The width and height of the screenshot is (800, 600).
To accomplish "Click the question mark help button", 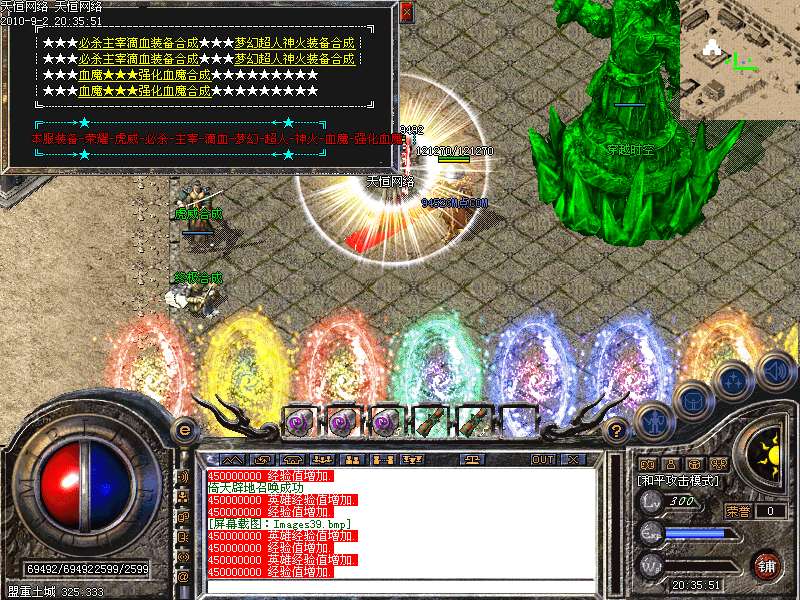I will (617, 430).
